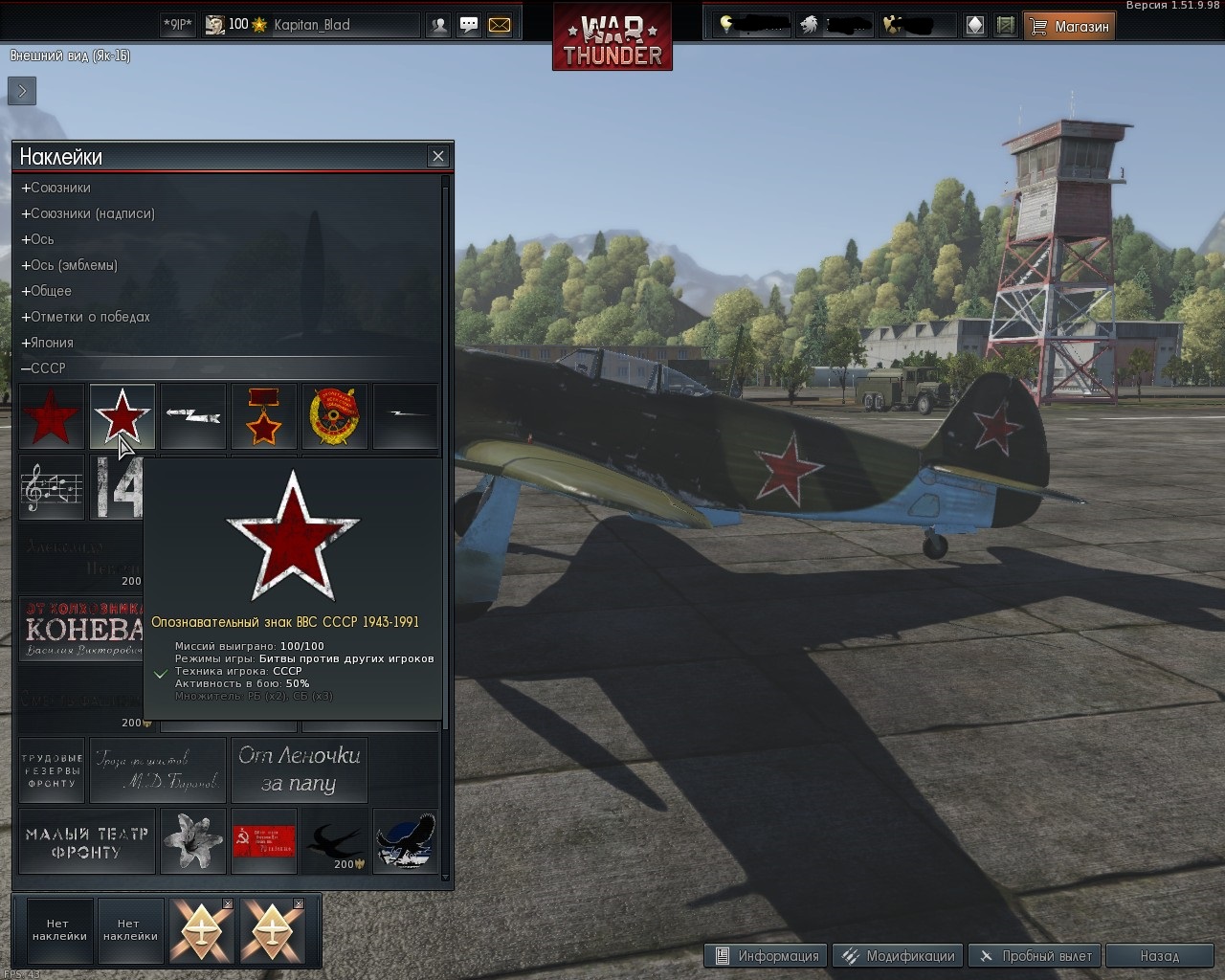Viewport: 1225px width, 980px height.
Task: Open the Магазин shop
Action: click(1070, 27)
